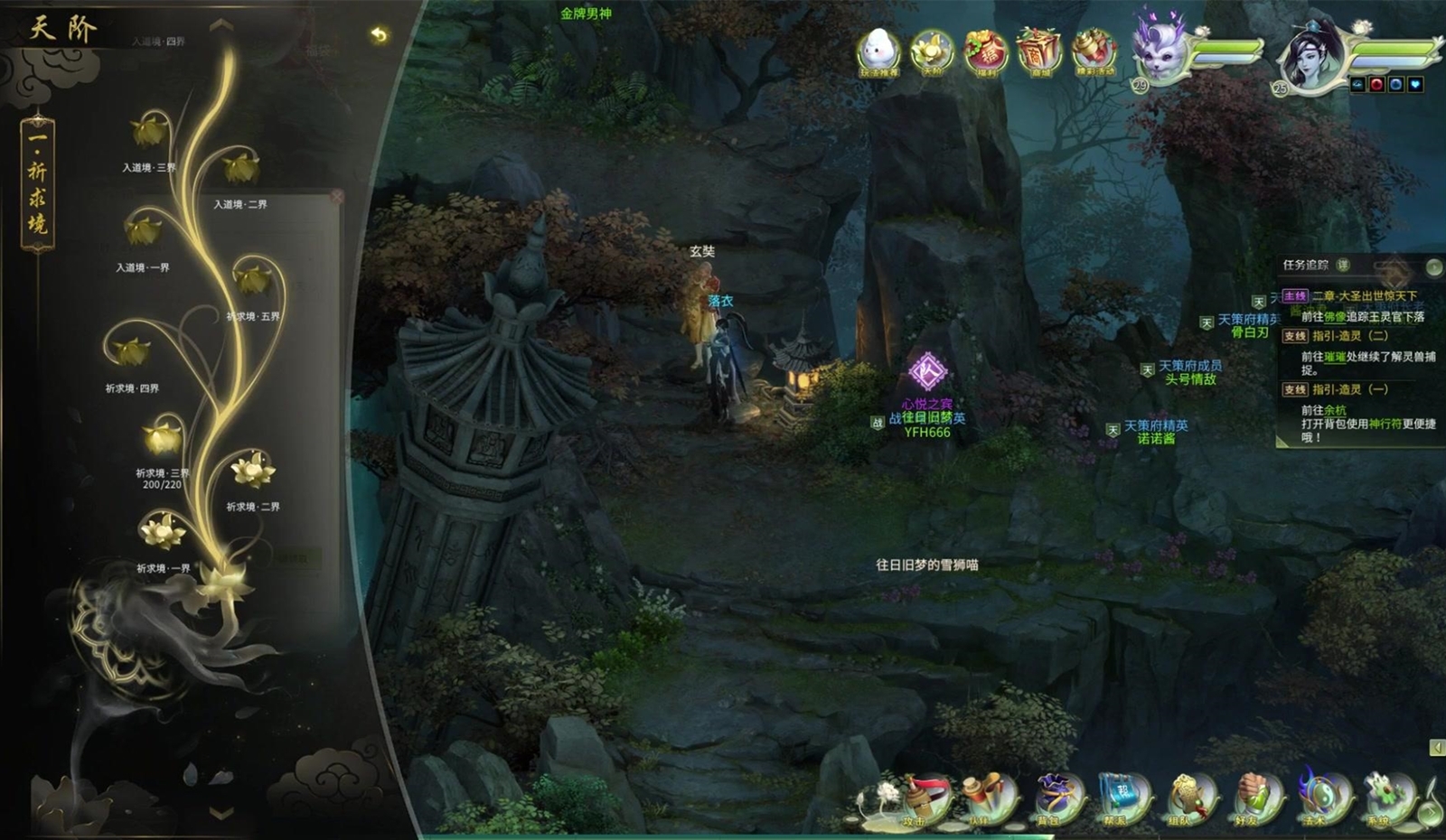Open the 帮派 guild scroll menu

point(1119,799)
